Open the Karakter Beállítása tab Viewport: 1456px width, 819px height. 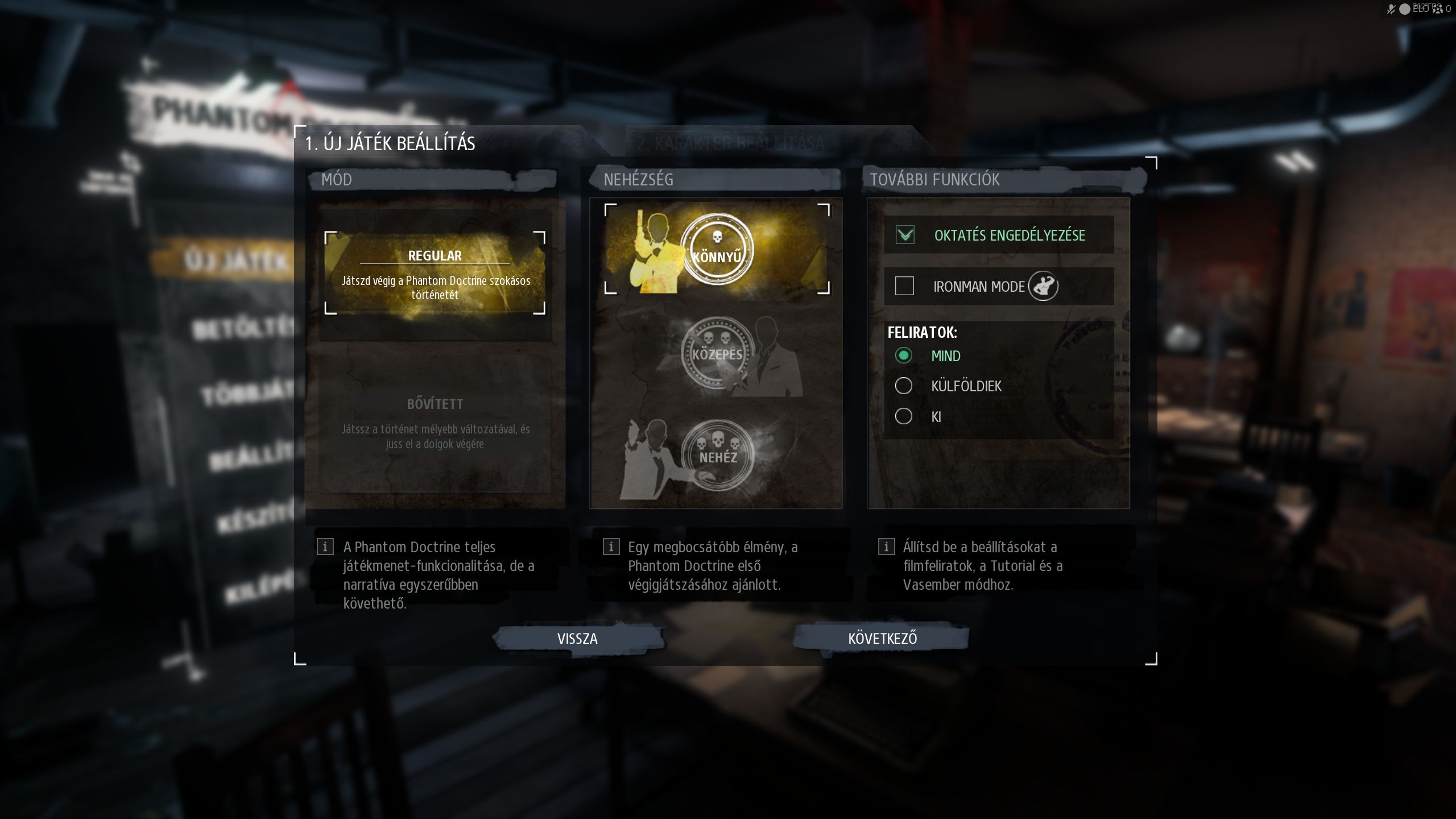click(x=730, y=143)
